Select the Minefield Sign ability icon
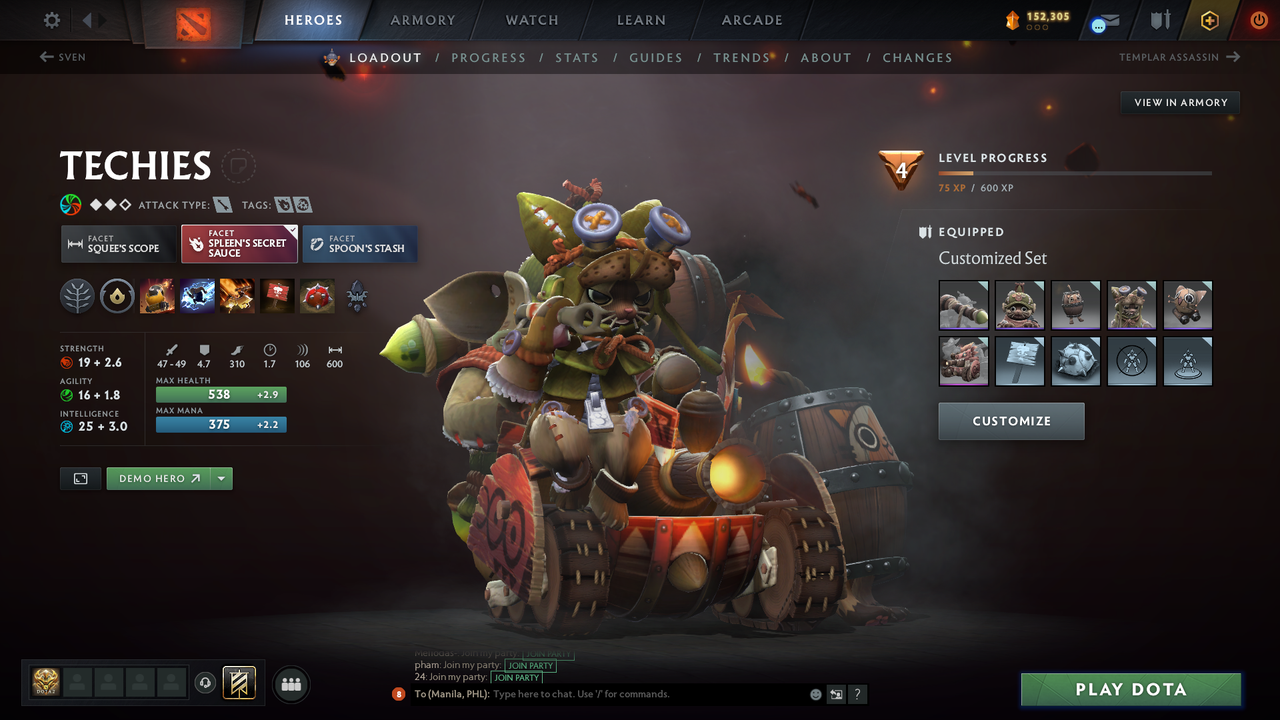 (277, 296)
